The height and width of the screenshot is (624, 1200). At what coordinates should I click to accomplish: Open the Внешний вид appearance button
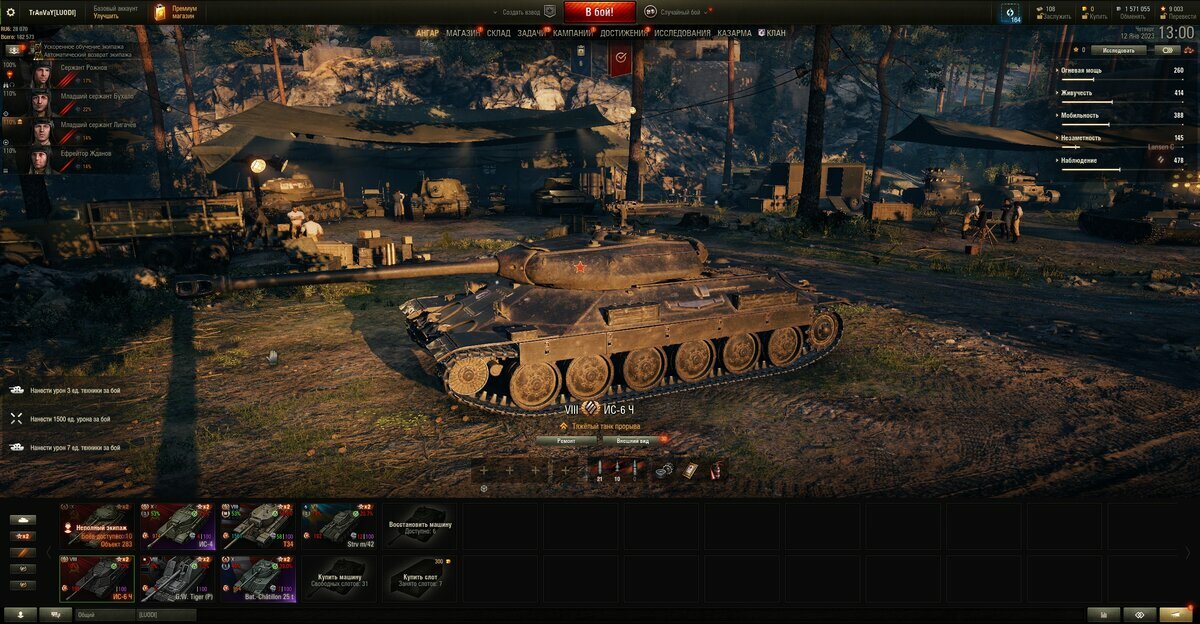[x=633, y=440]
